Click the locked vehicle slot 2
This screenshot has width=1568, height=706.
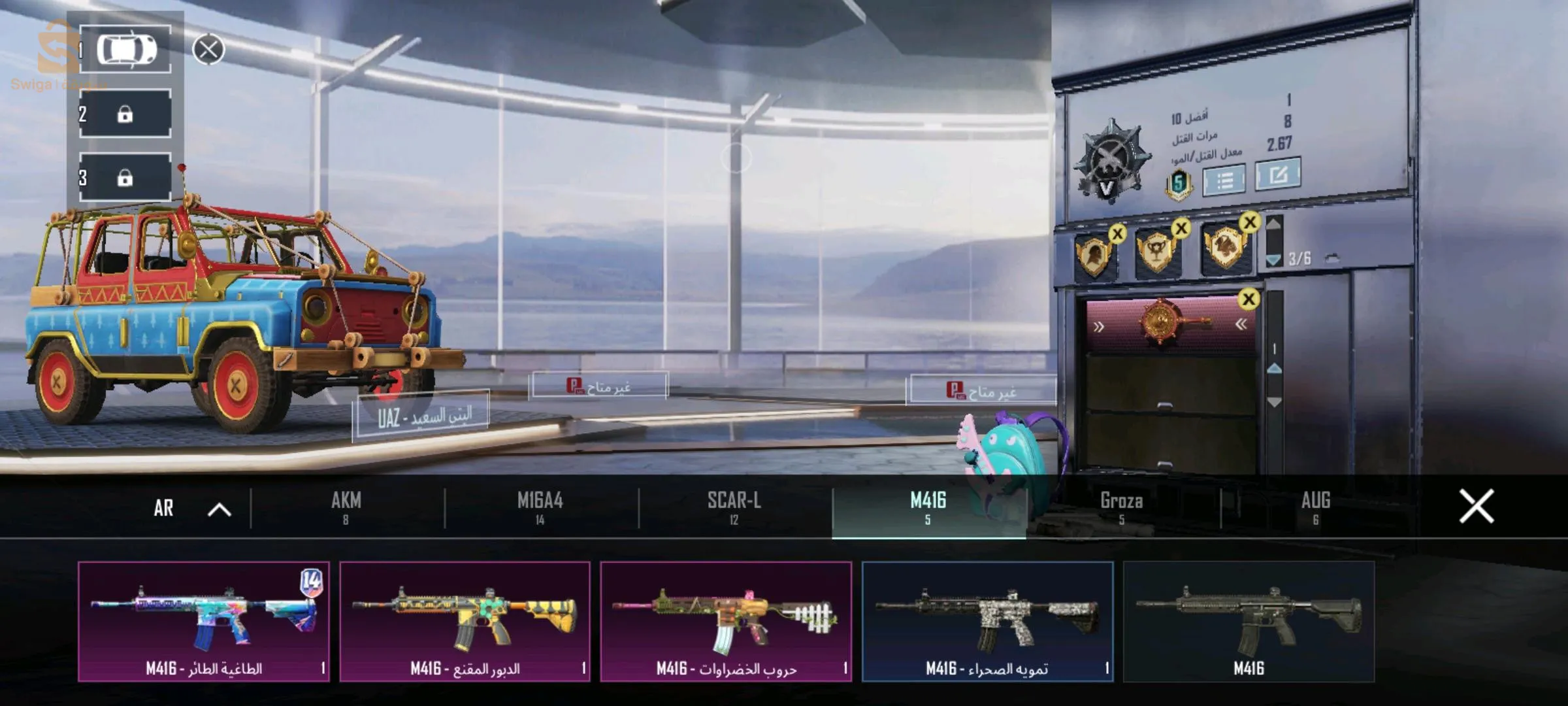tap(125, 114)
